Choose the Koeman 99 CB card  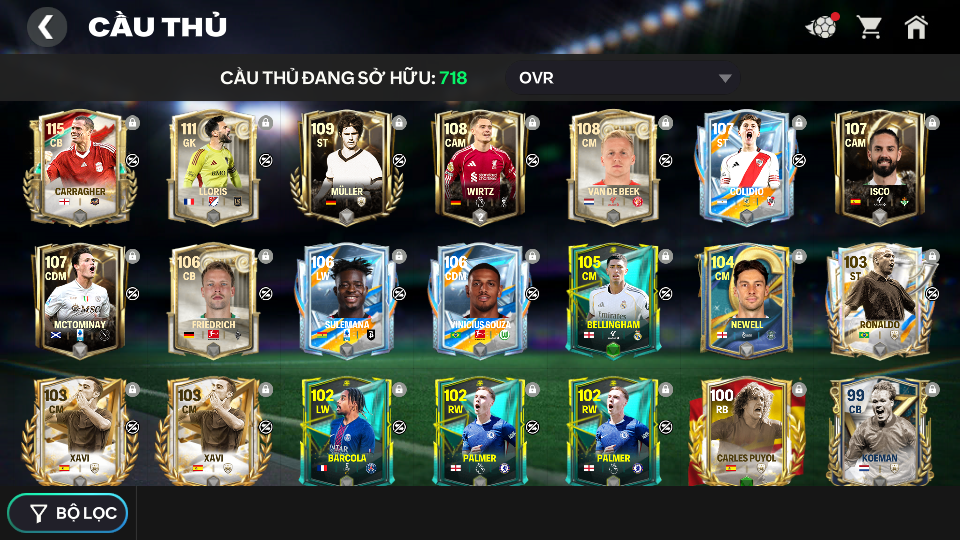click(x=879, y=430)
